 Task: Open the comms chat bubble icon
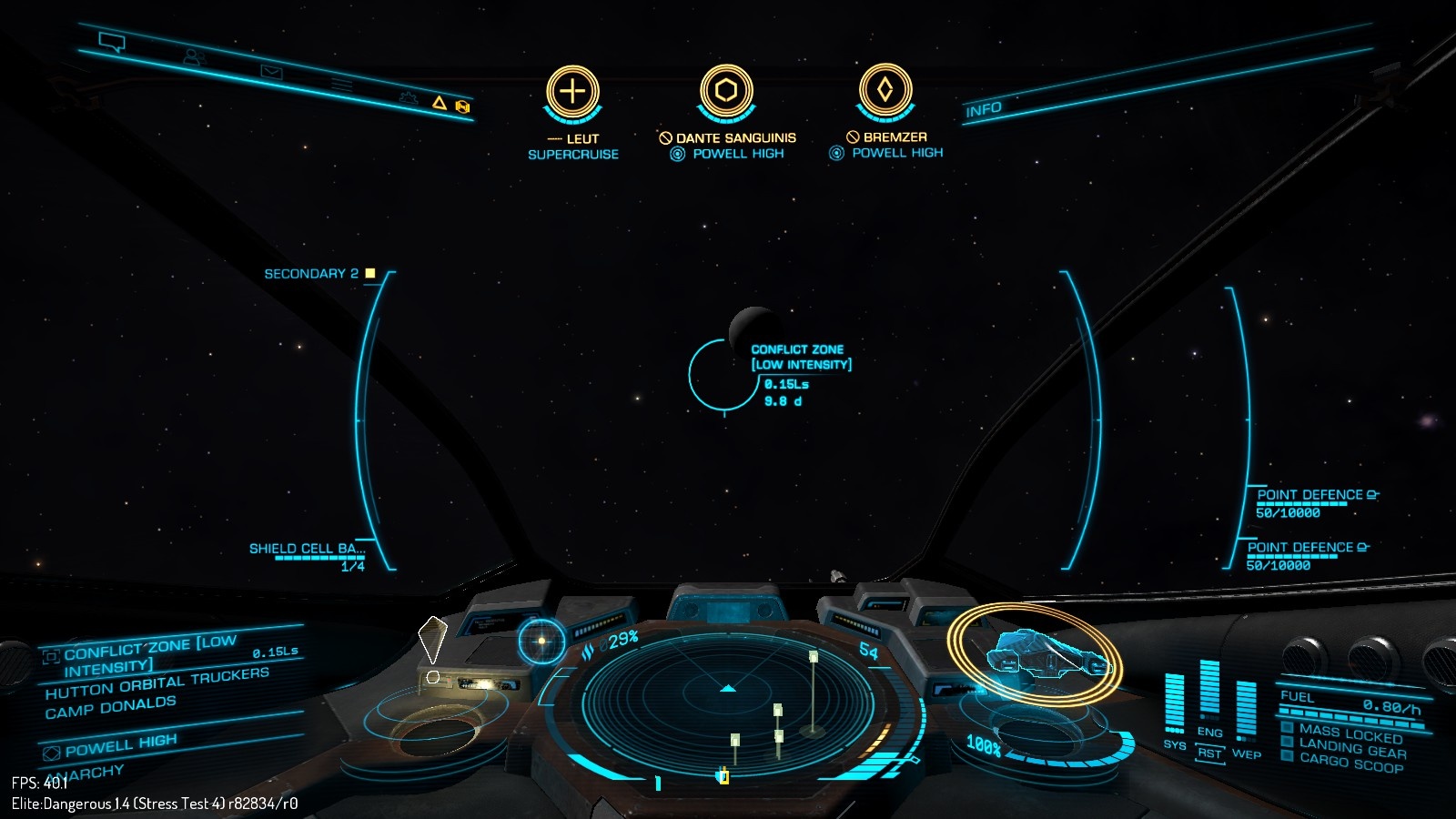112,42
